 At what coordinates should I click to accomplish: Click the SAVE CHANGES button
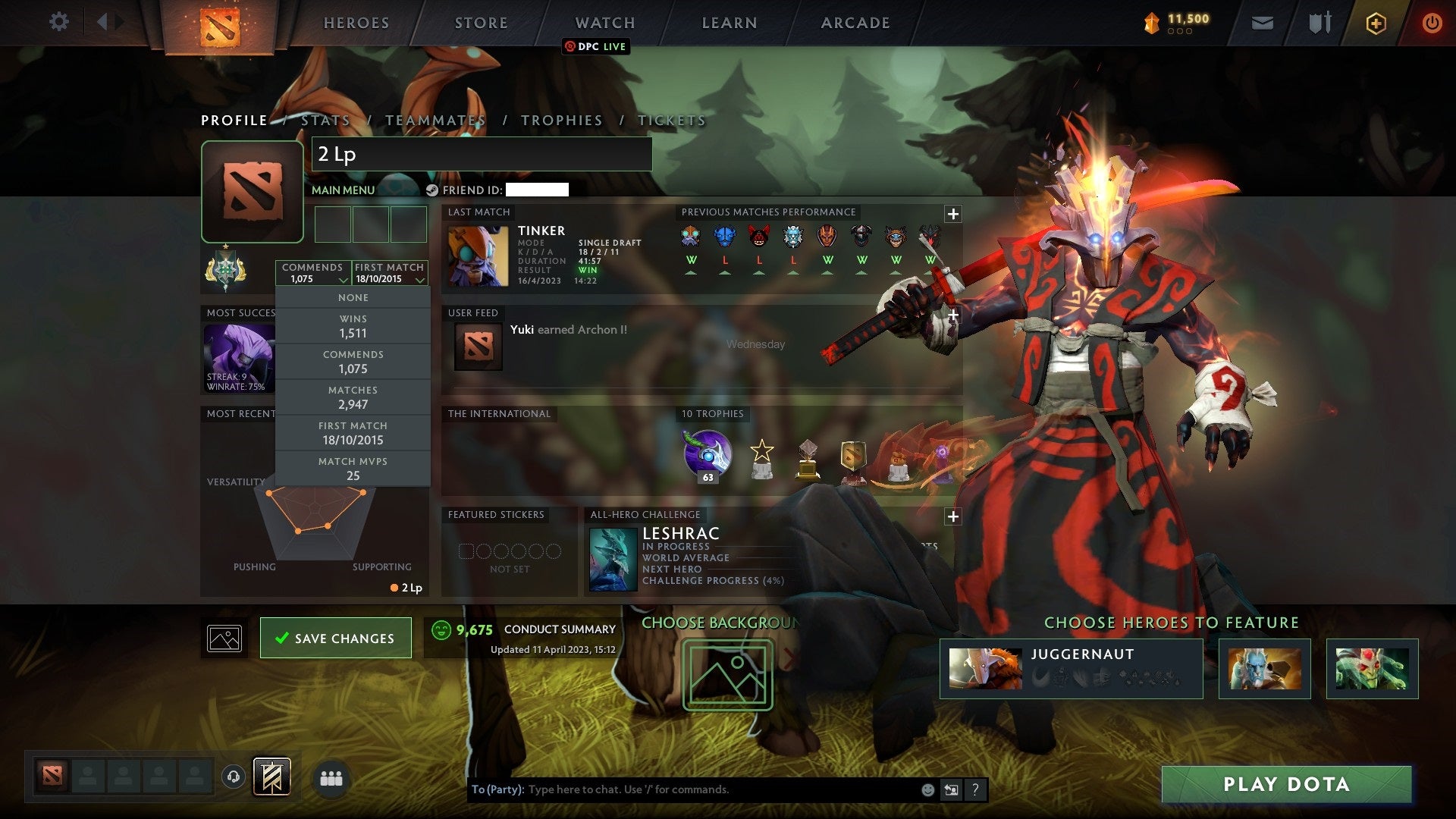[335, 638]
